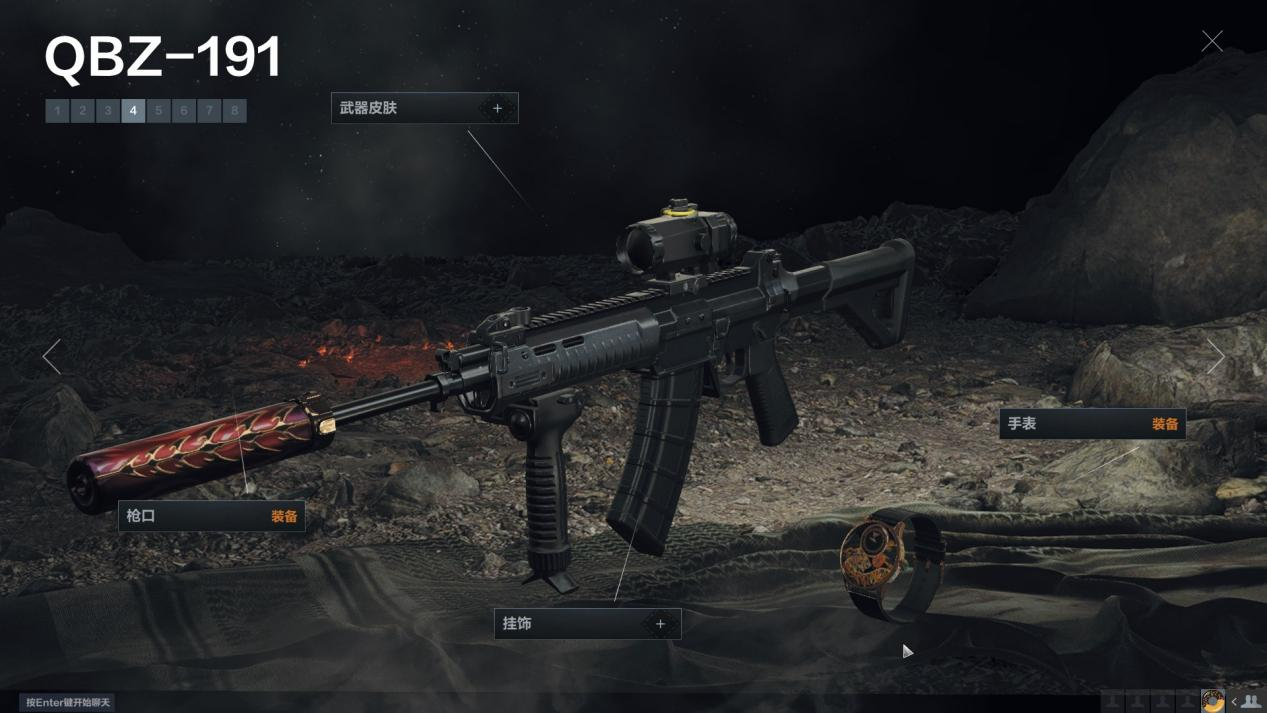Switch to loadout slot 2

coord(83,111)
